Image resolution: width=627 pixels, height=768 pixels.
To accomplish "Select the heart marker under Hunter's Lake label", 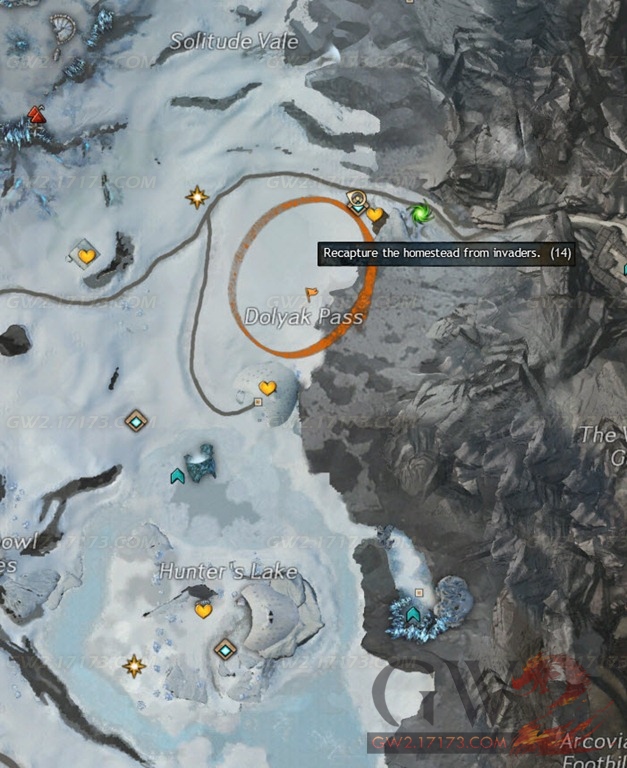I will [203, 610].
